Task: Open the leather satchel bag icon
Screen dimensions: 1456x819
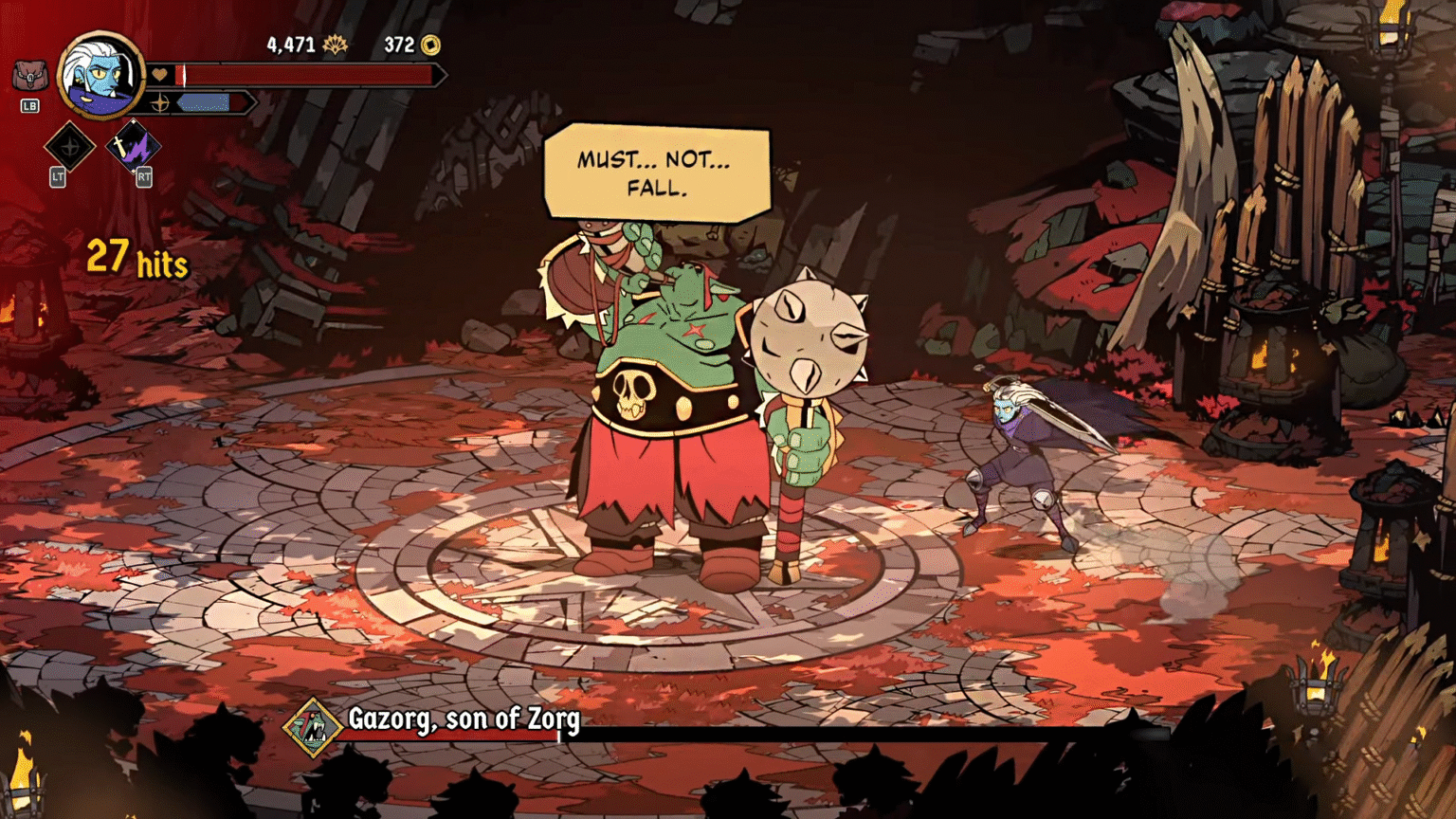Action: 29,75
